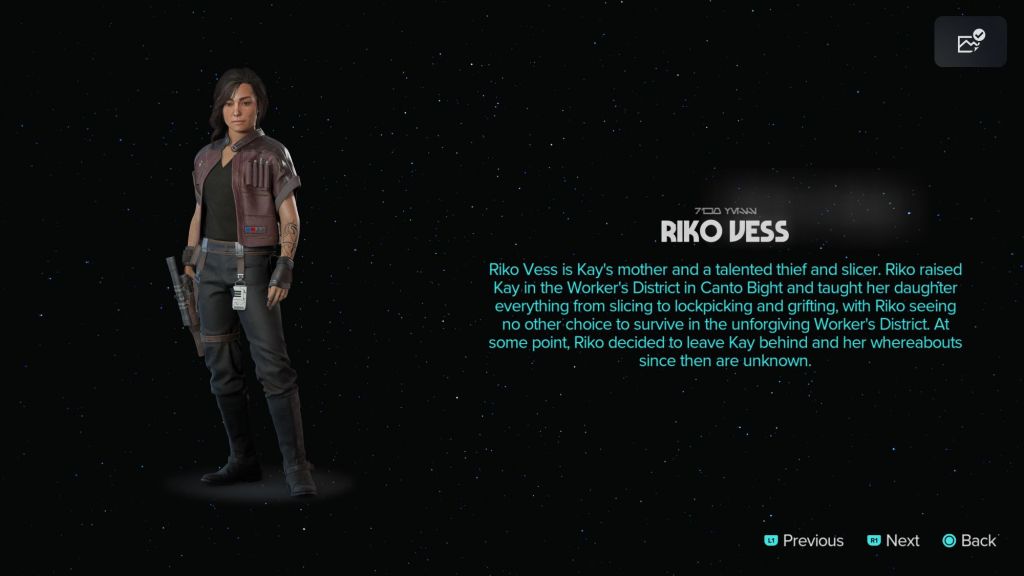Show the Next character entry
The image size is (1024, 576).
coord(893,541)
